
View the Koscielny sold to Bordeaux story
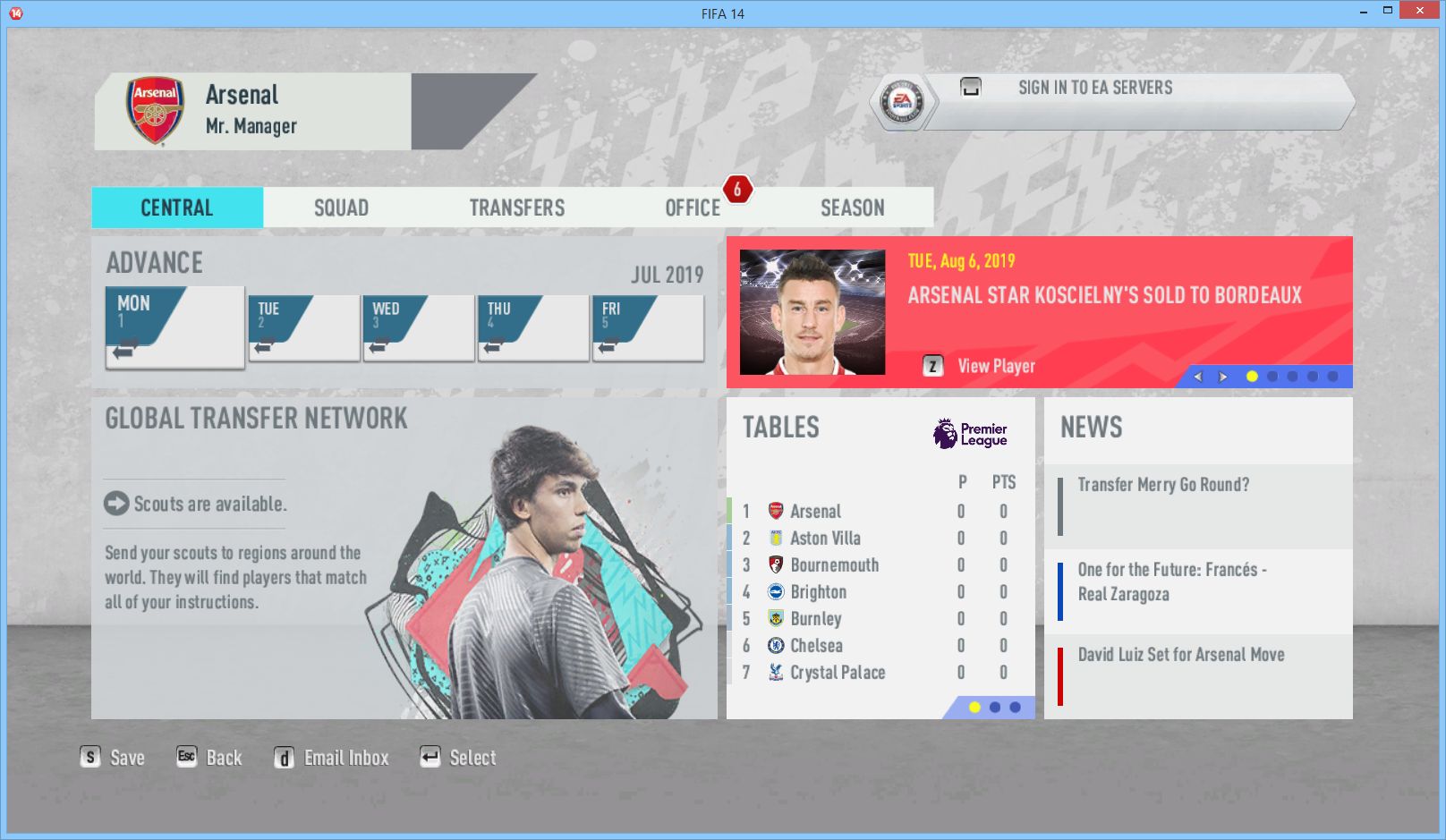(x=1104, y=295)
